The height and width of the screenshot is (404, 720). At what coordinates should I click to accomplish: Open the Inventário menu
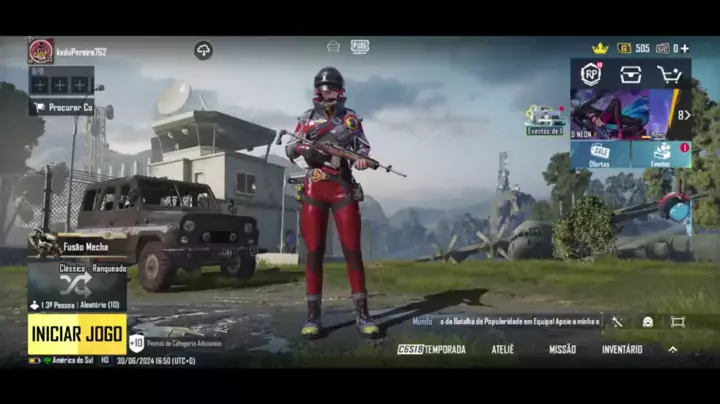pyautogui.click(x=622, y=349)
